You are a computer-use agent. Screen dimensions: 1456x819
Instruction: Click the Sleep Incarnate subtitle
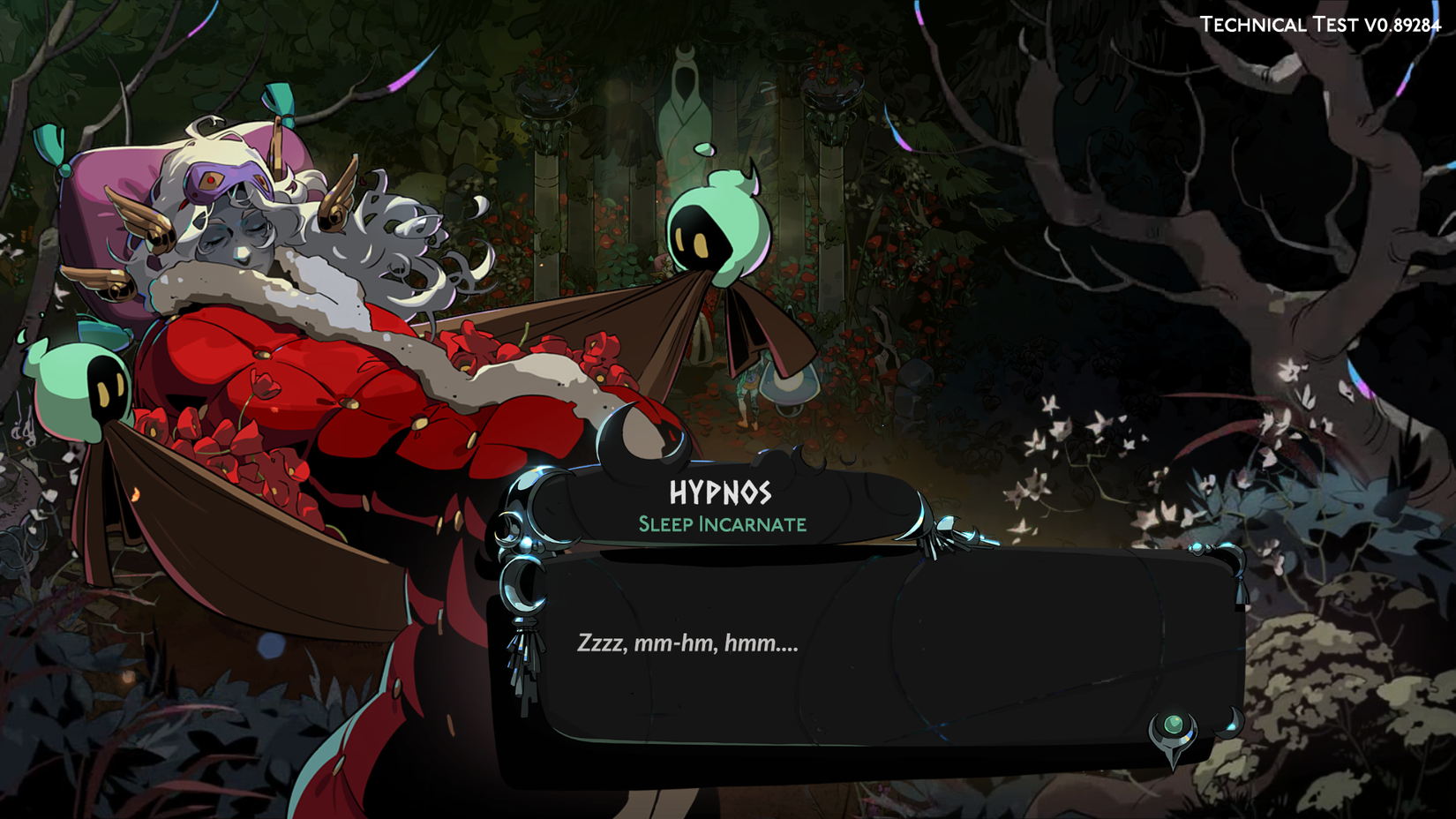click(722, 523)
